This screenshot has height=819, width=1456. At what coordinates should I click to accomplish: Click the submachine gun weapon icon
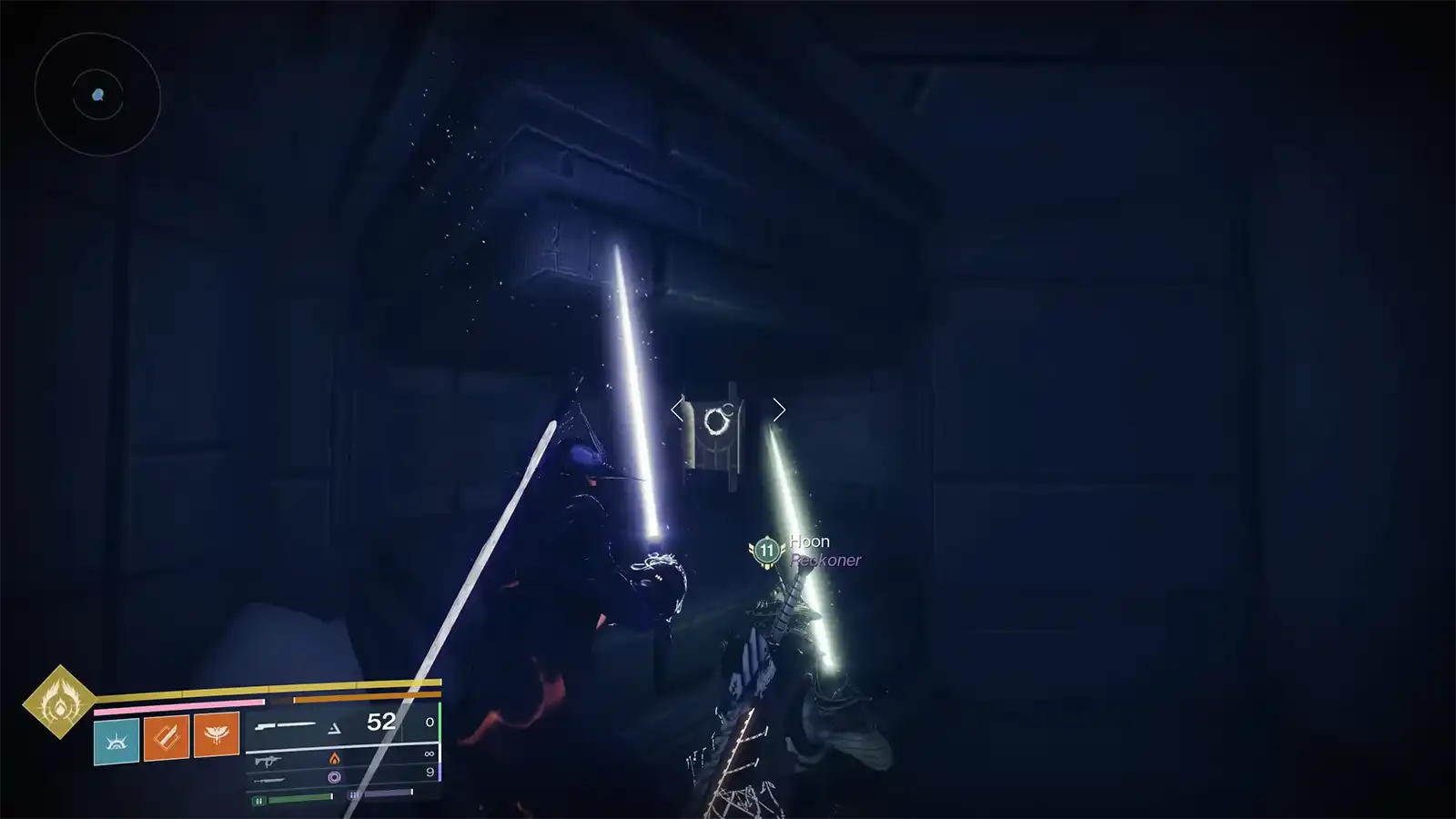click(x=268, y=759)
